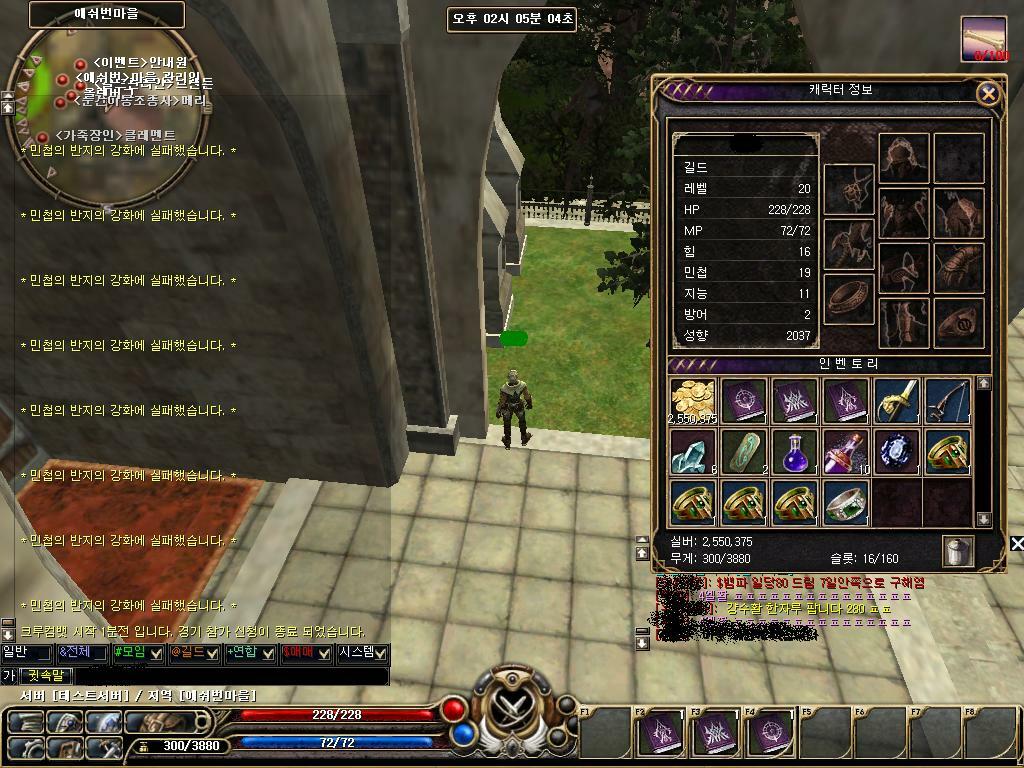Click the chat text input box
Screen dimensions: 1024x768
pyautogui.click(x=230, y=676)
